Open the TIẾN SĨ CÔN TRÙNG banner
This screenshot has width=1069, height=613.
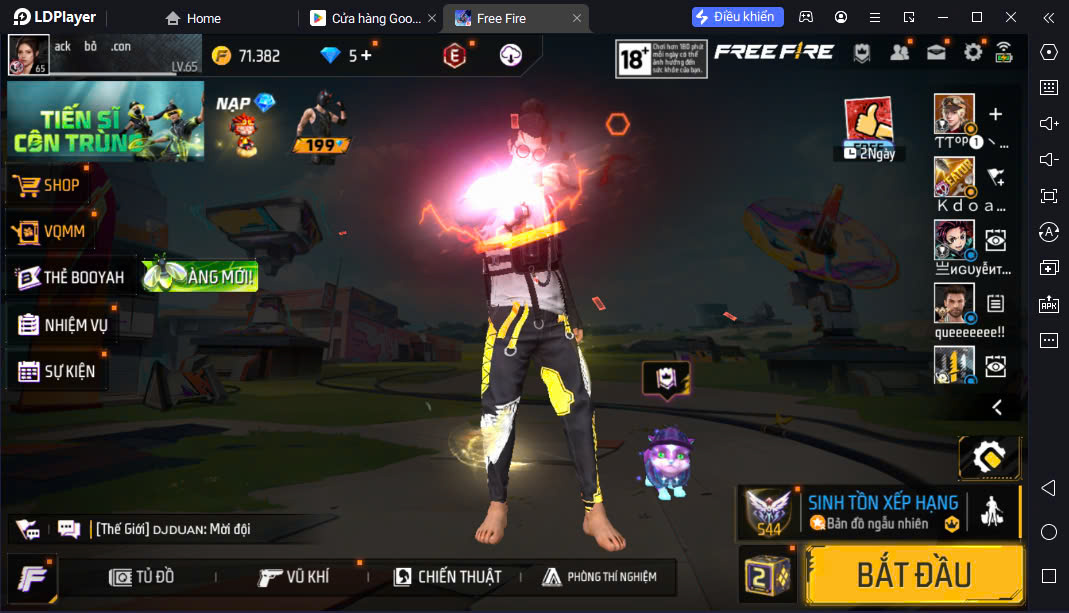click(106, 121)
